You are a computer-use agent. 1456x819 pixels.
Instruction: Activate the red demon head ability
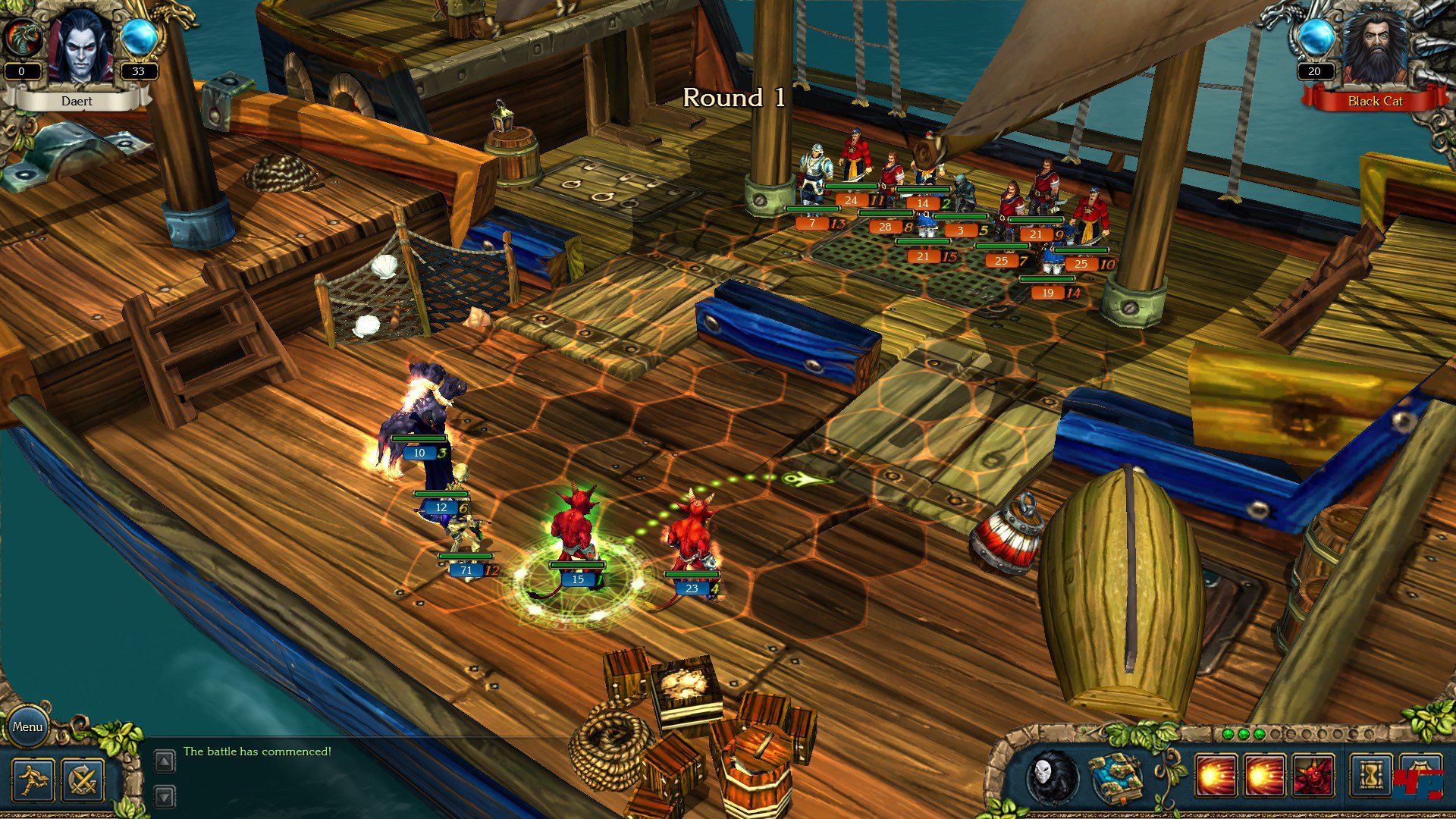pos(1313,777)
